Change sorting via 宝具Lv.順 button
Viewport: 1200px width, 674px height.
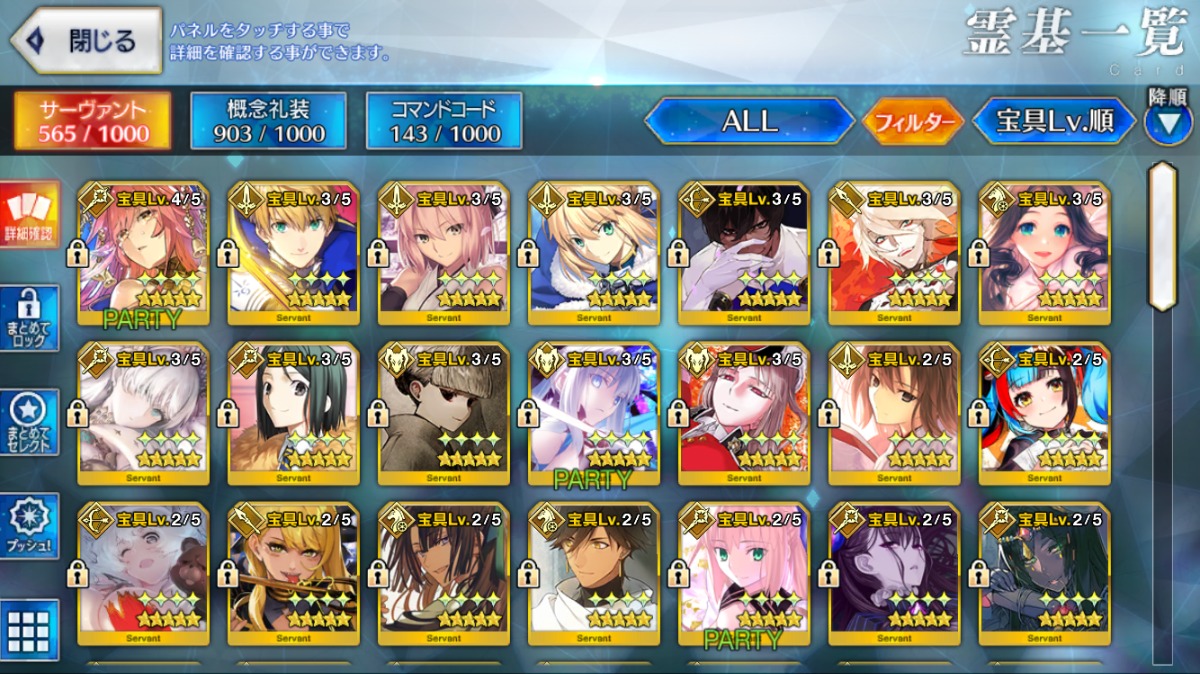[1054, 122]
